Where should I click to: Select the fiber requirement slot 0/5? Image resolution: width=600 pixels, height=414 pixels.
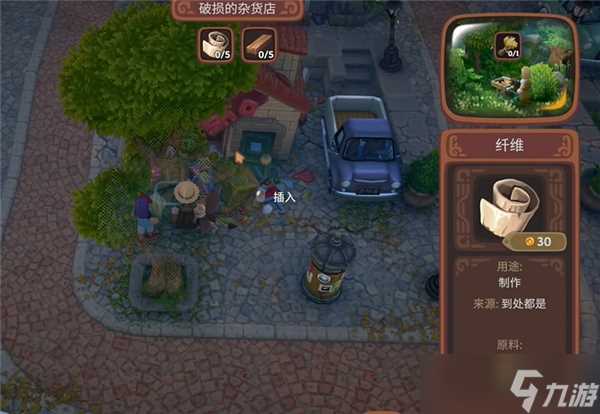click(x=214, y=44)
